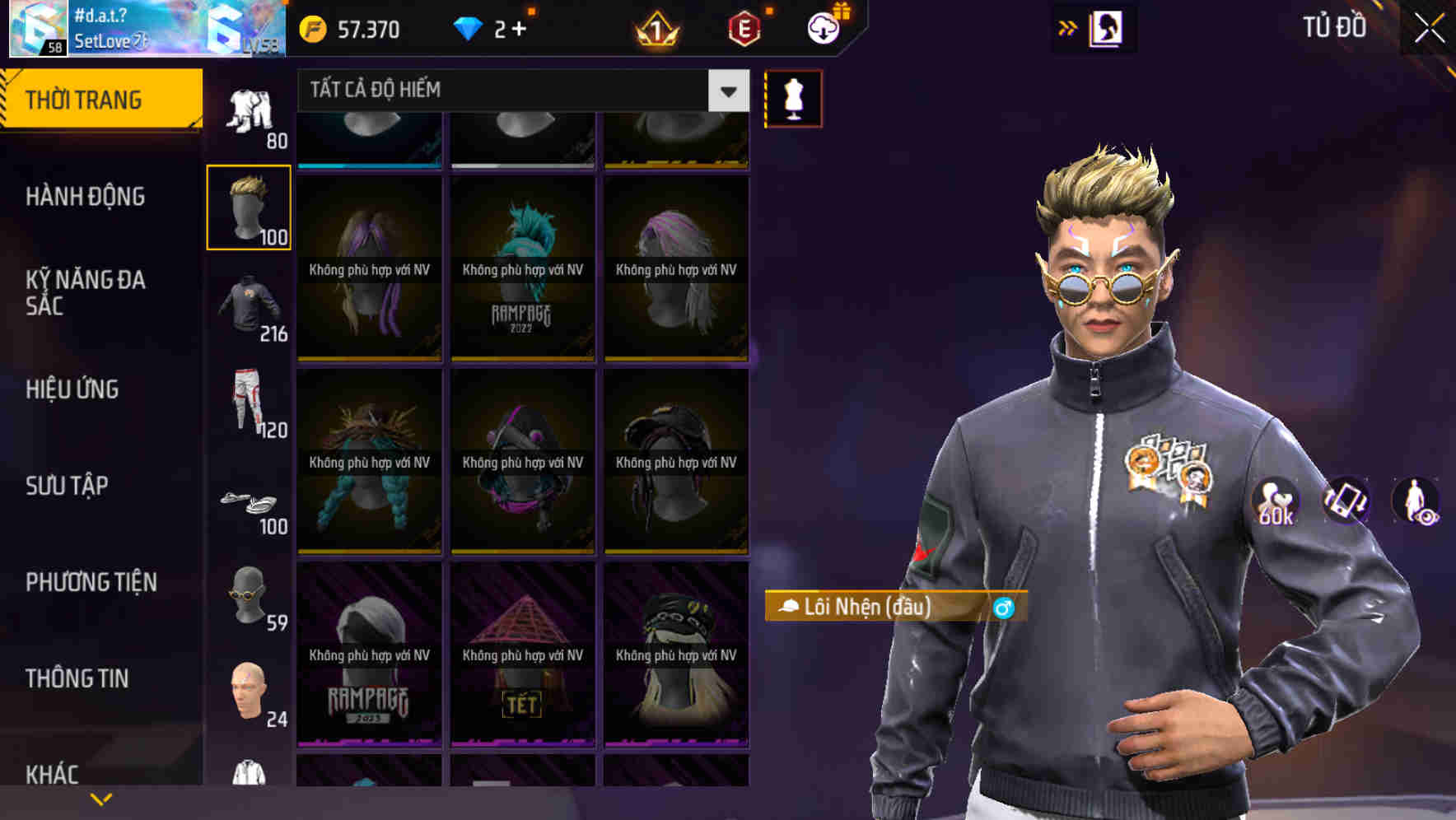The image size is (1456, 820).
Task: Click the mannequin preview icon beside the rarity filter
Action: point(793,98)
